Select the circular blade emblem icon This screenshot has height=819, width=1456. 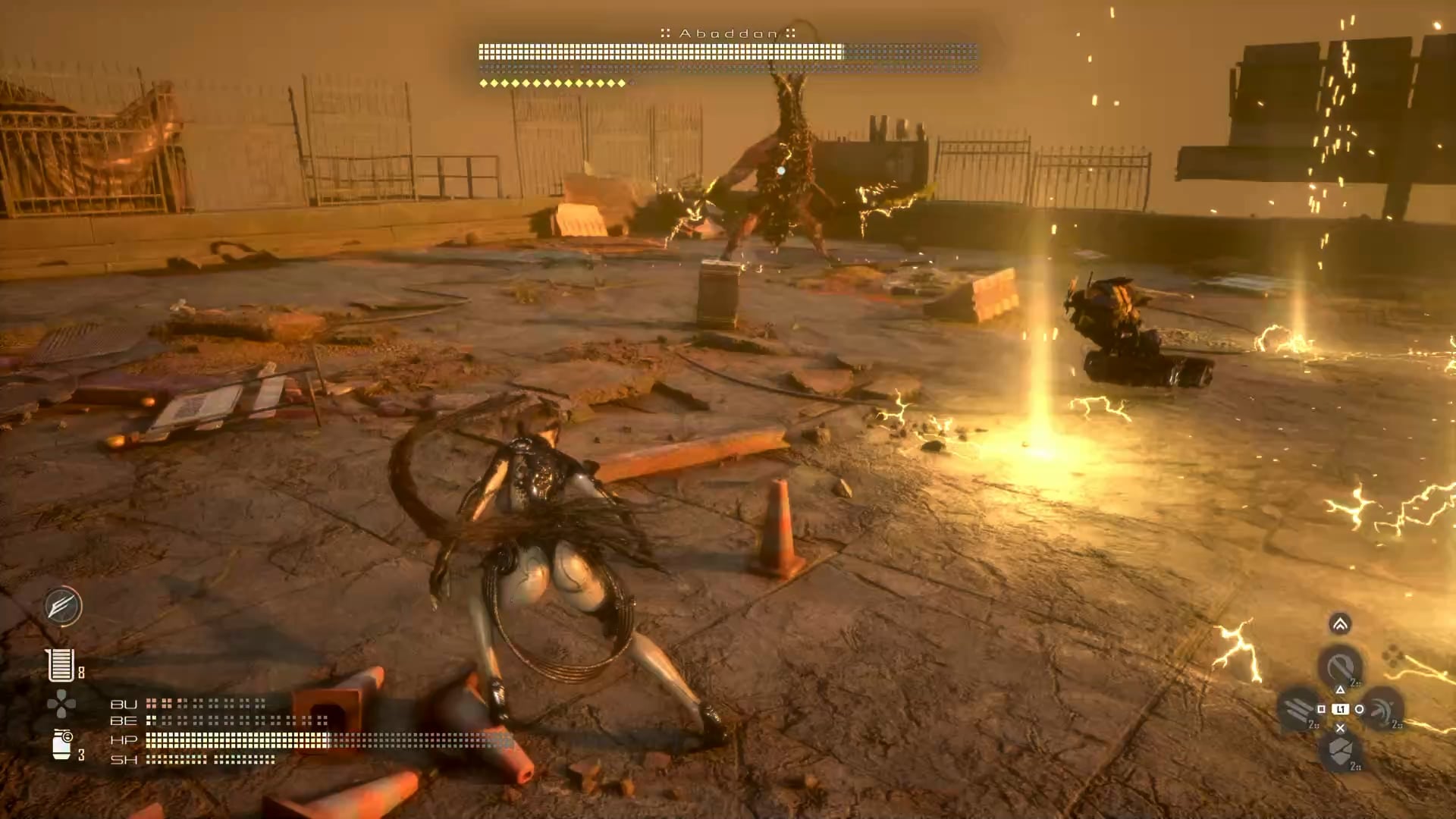[62, 606]
